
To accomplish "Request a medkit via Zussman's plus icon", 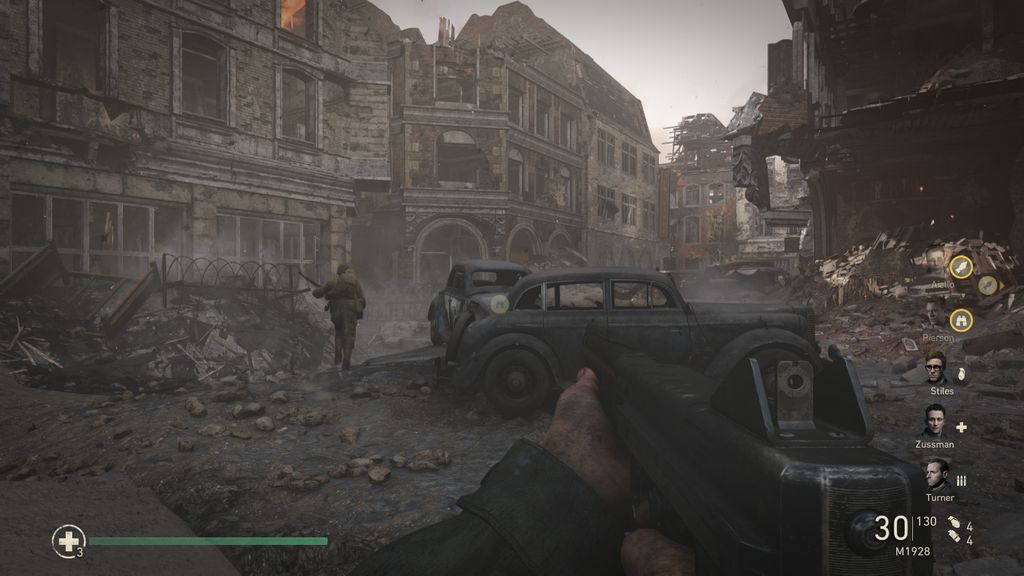I will tap(962, 427).
